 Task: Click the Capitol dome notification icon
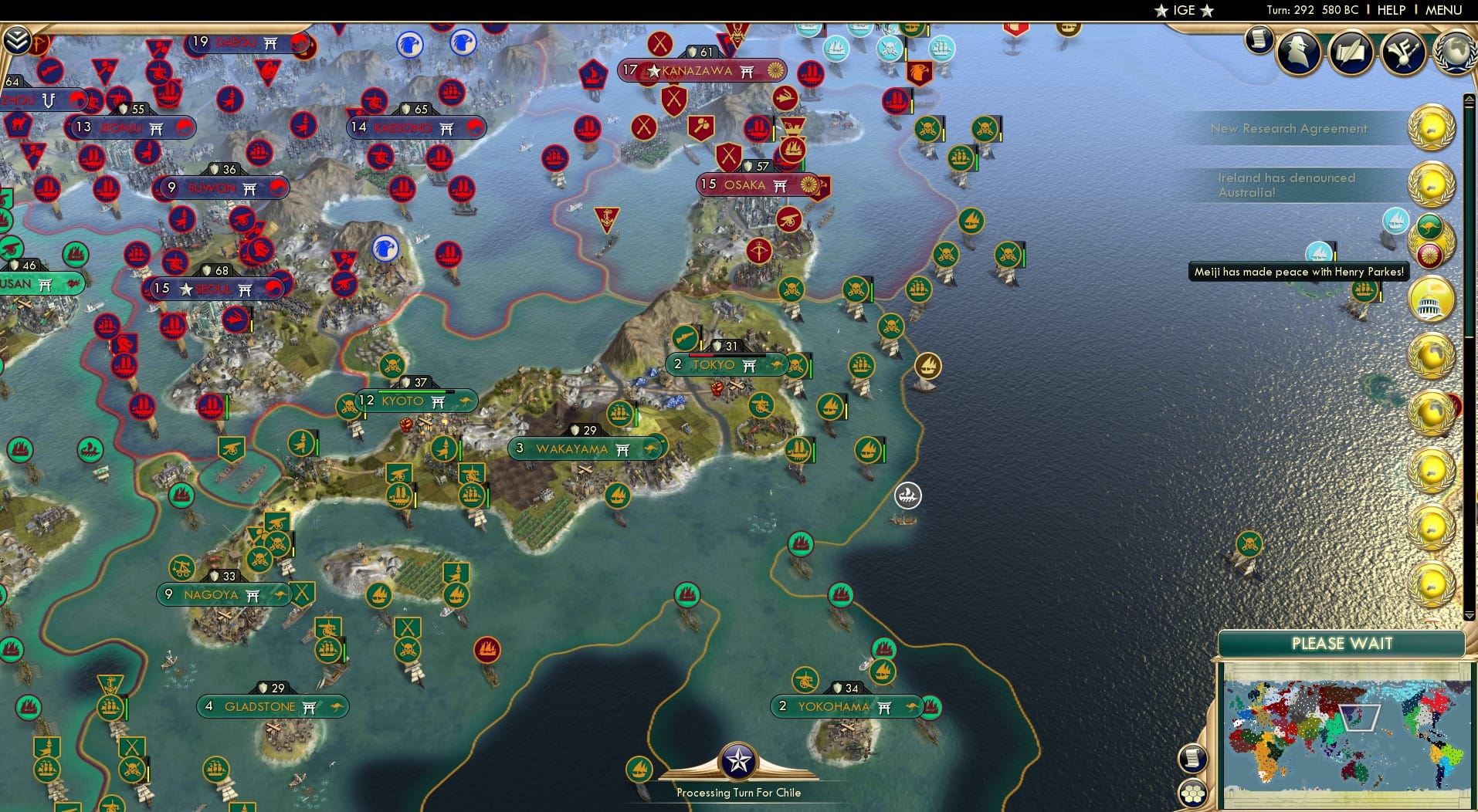click(1432, 298)
